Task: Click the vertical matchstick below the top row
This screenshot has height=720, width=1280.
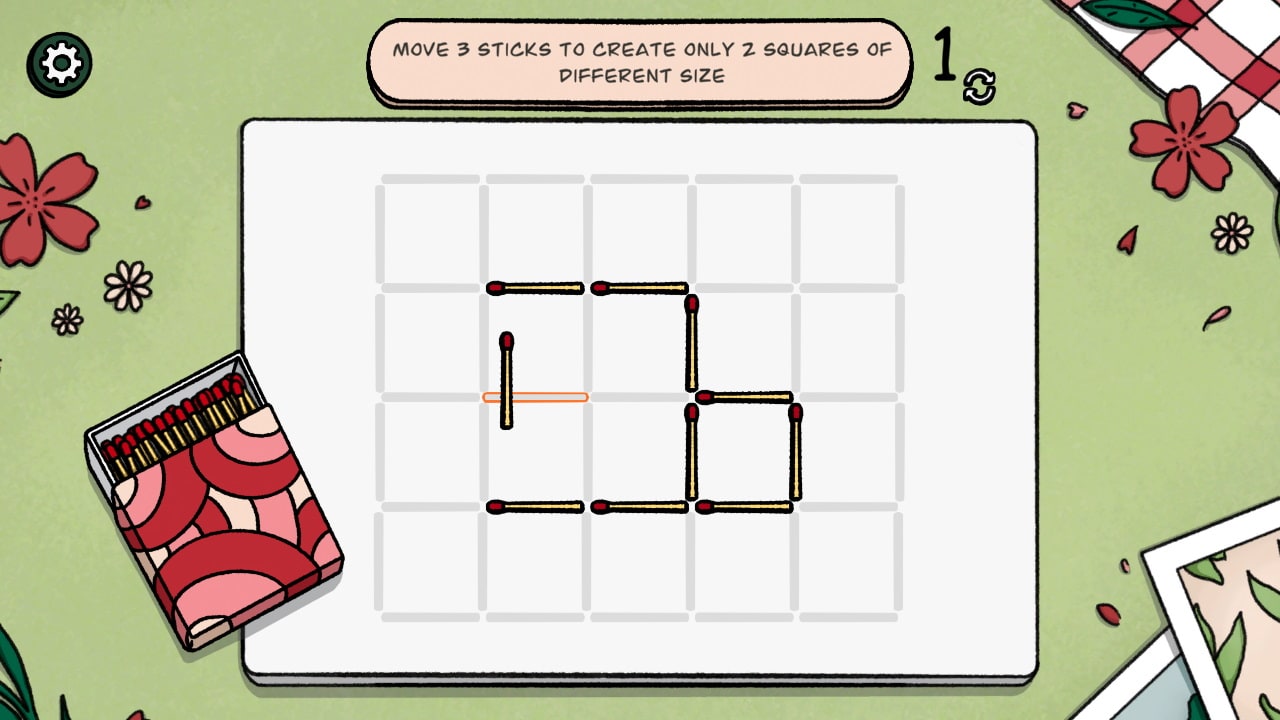Action: click(690, 345)
